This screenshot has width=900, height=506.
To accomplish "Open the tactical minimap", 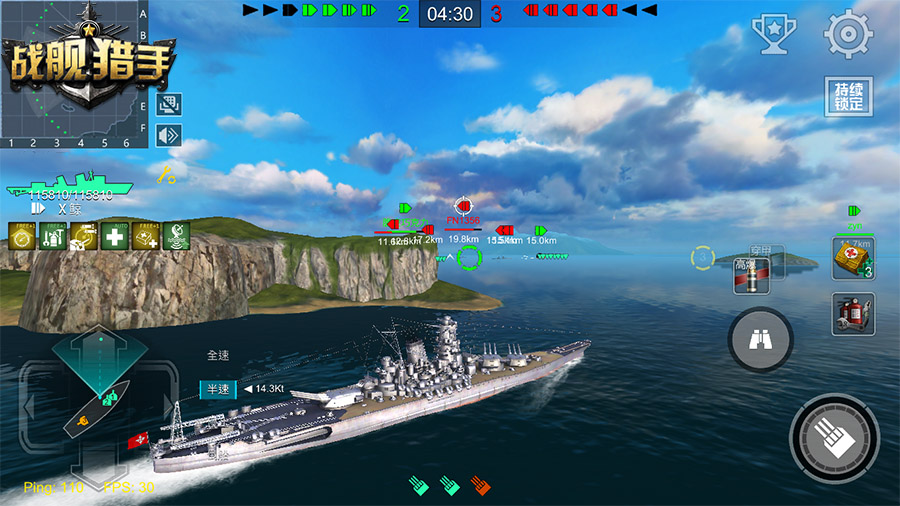I will pyautogui.click(x=68, y=70).
